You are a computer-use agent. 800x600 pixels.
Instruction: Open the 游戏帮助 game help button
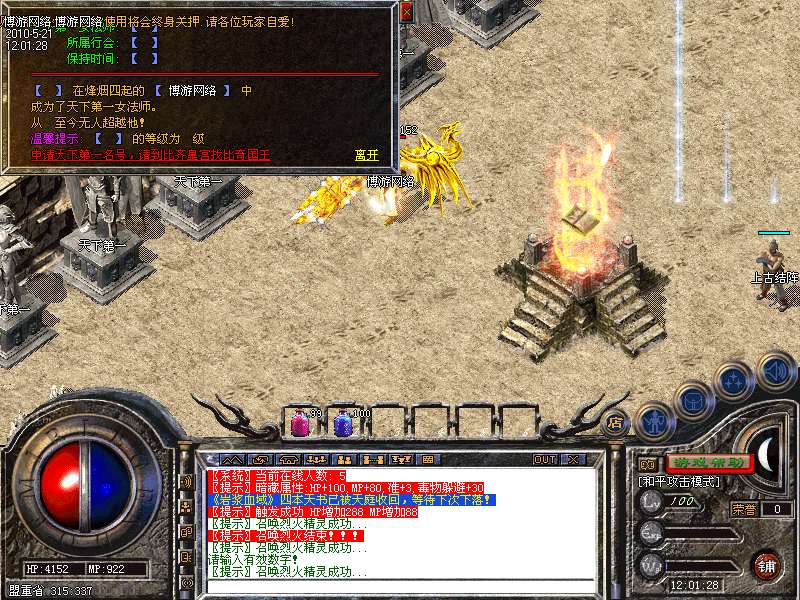tap(709, 463)
